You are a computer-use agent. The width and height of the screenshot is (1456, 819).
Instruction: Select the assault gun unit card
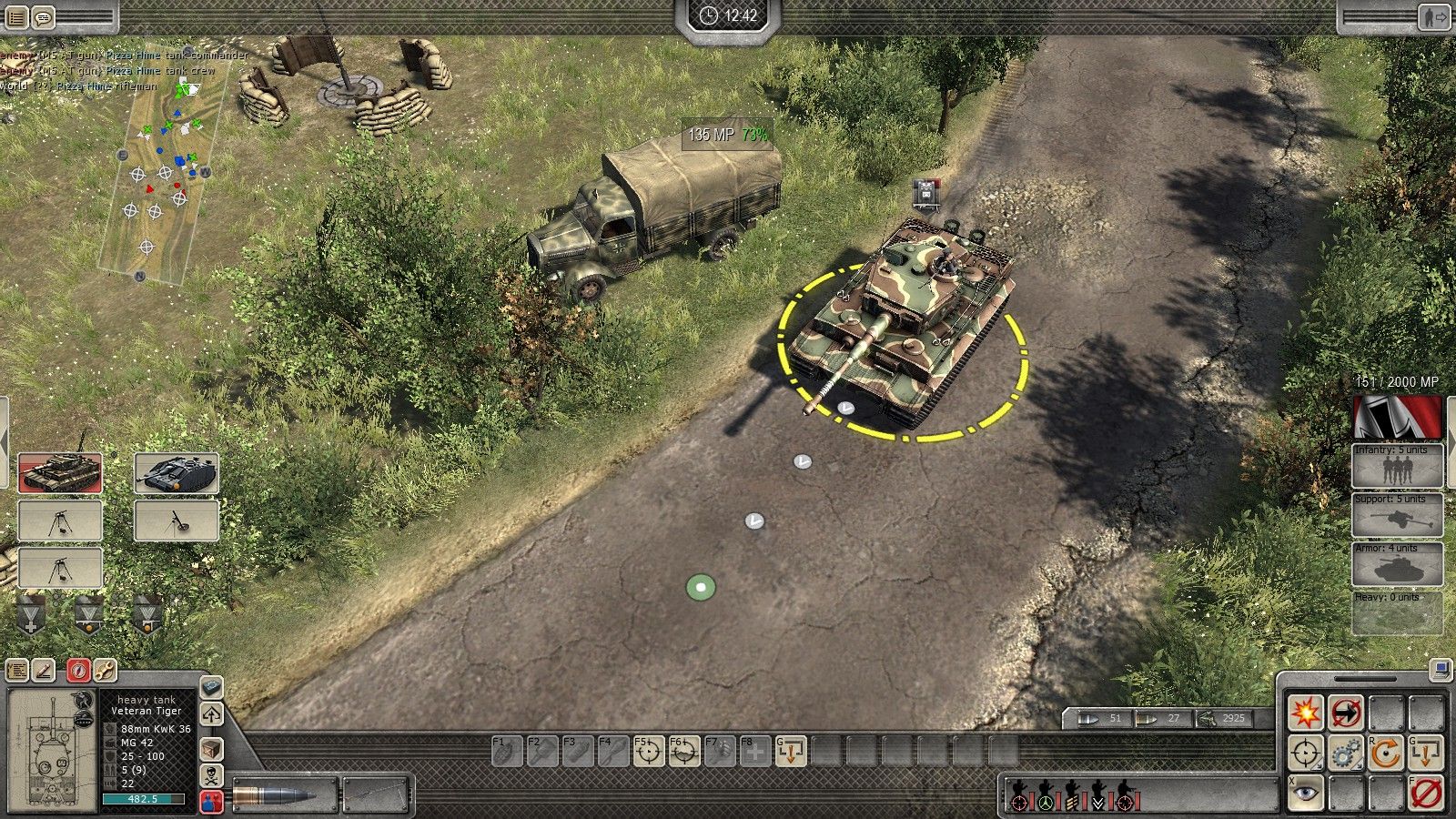(177, 473)
